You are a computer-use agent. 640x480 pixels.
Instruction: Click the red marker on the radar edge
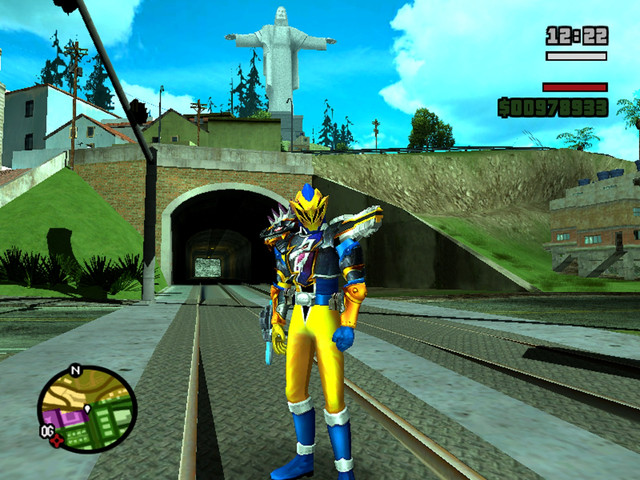pyautogui.click(x=57, y=438)
